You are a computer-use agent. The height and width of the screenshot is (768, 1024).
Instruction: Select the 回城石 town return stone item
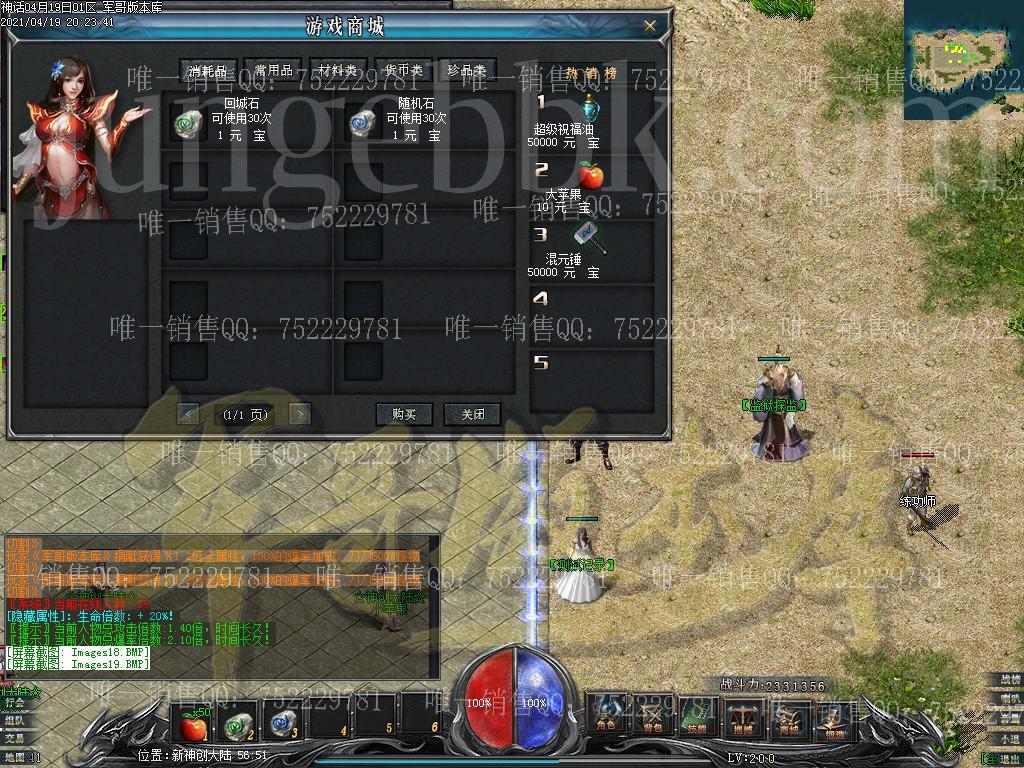tap(189, 122)
